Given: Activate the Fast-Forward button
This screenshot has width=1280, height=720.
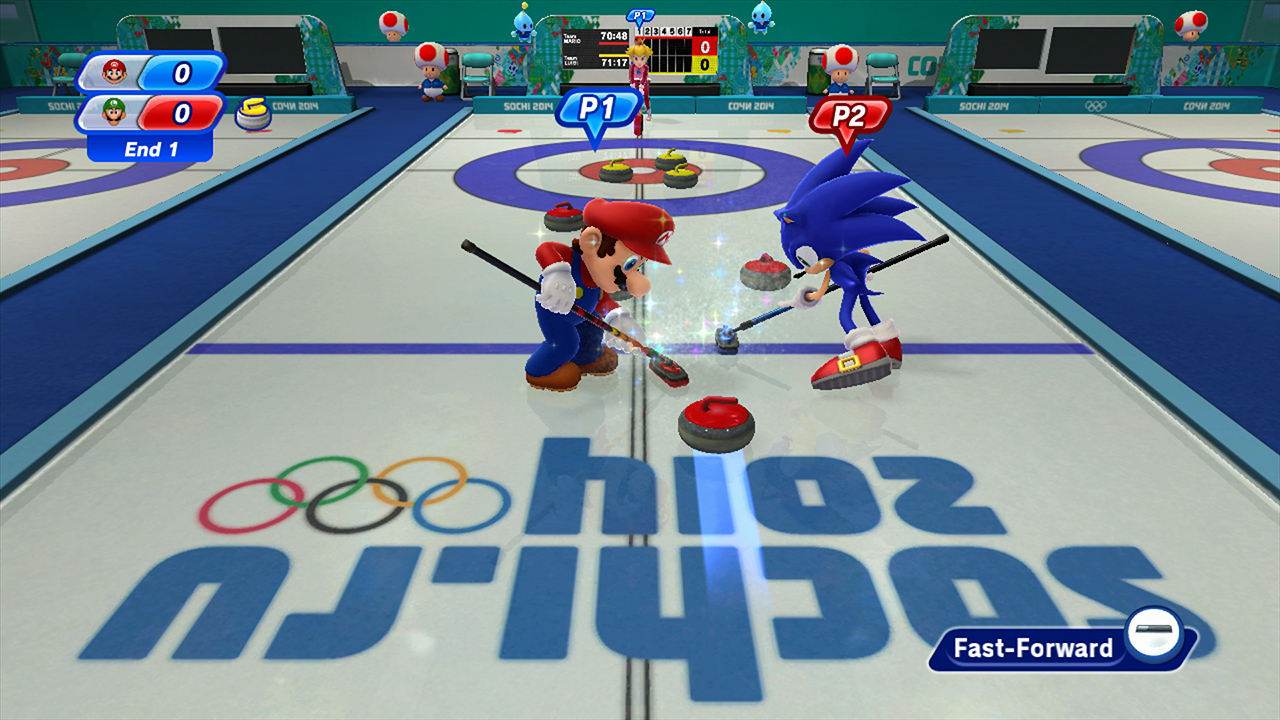Looking at the screenshot, I should 1060,647.
